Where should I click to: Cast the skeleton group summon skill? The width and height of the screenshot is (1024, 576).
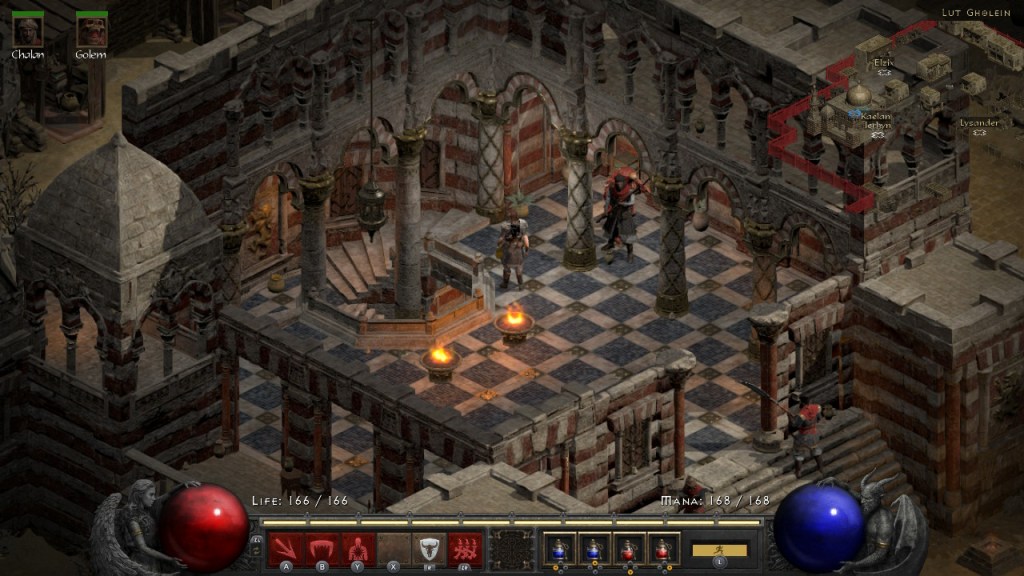tap(465, 548)
